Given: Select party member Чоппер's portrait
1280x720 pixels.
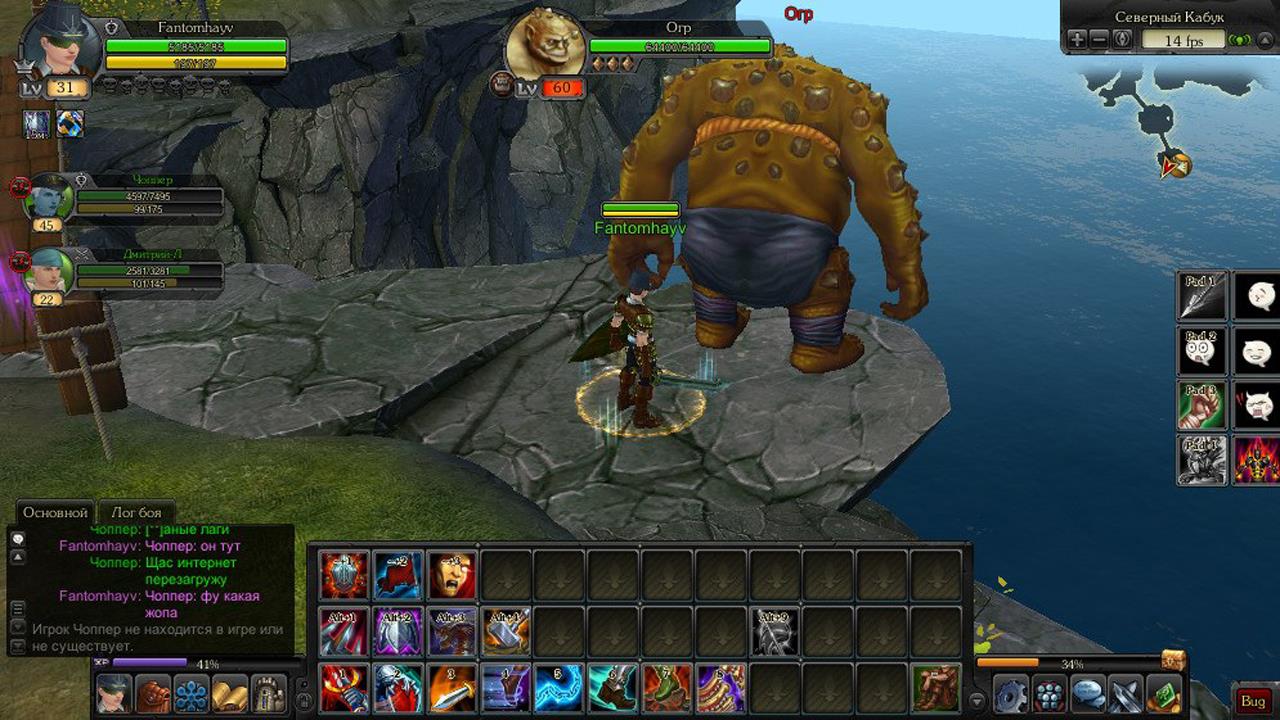Looking at the screenshot, I should pyautogui.click(x=50, y=198).
